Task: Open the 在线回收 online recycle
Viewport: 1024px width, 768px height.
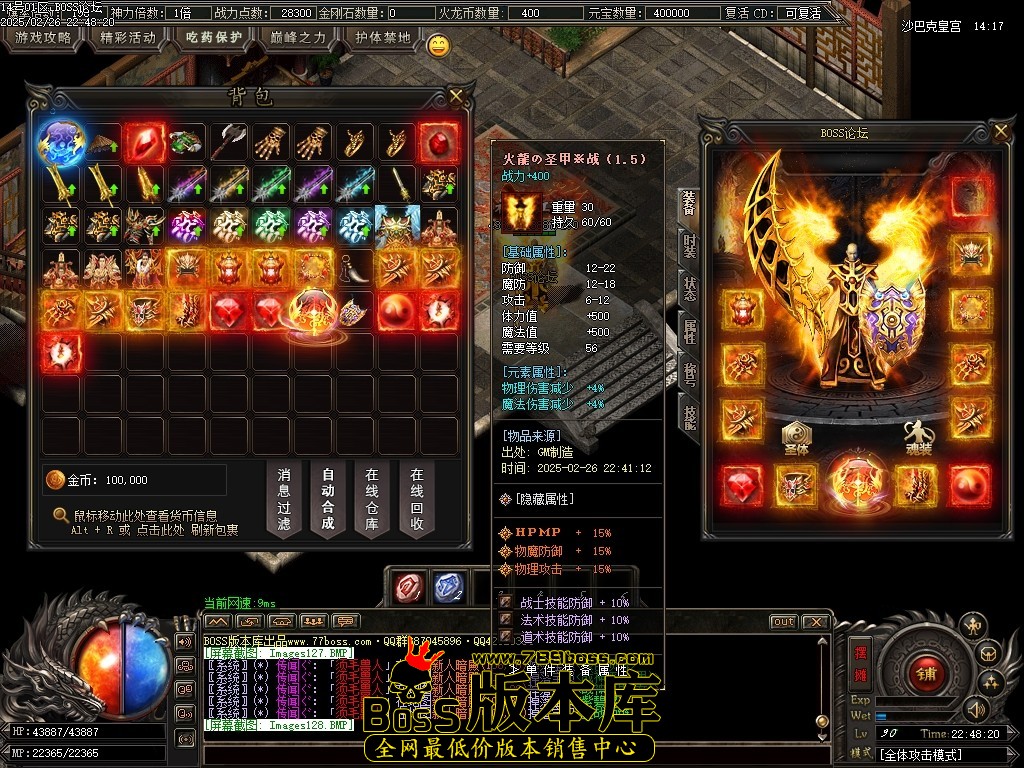Action: pyautogui.click(x=417, y=497)
